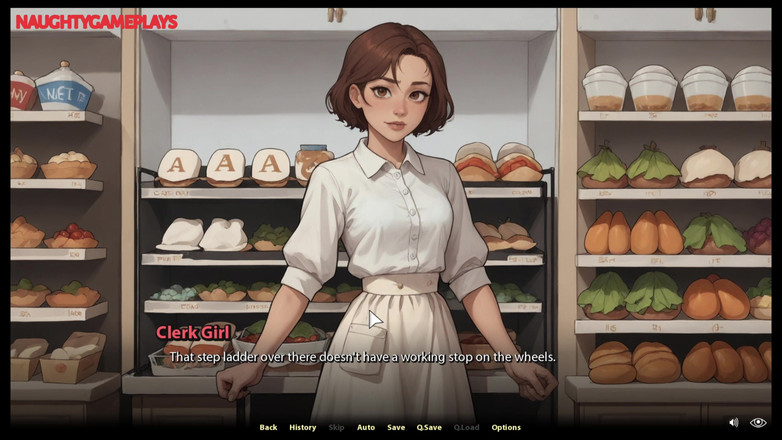The height and width of the screenshot is (440, 782).
Task: Go Back to previous dialogue line
Action: coord(268,427)
